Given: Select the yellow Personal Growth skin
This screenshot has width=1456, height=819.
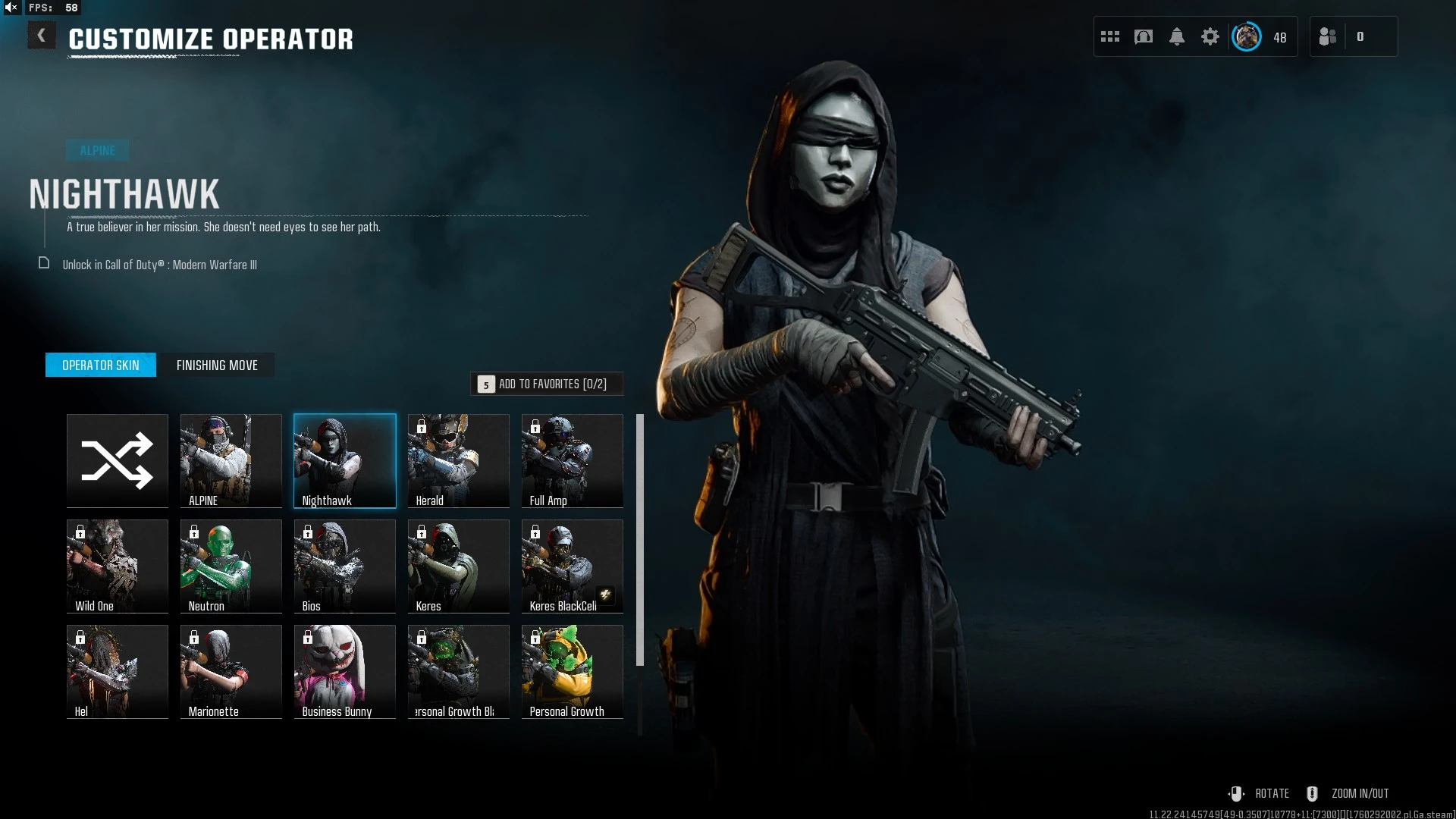Looking at the screenshot, I should (573, 671).
